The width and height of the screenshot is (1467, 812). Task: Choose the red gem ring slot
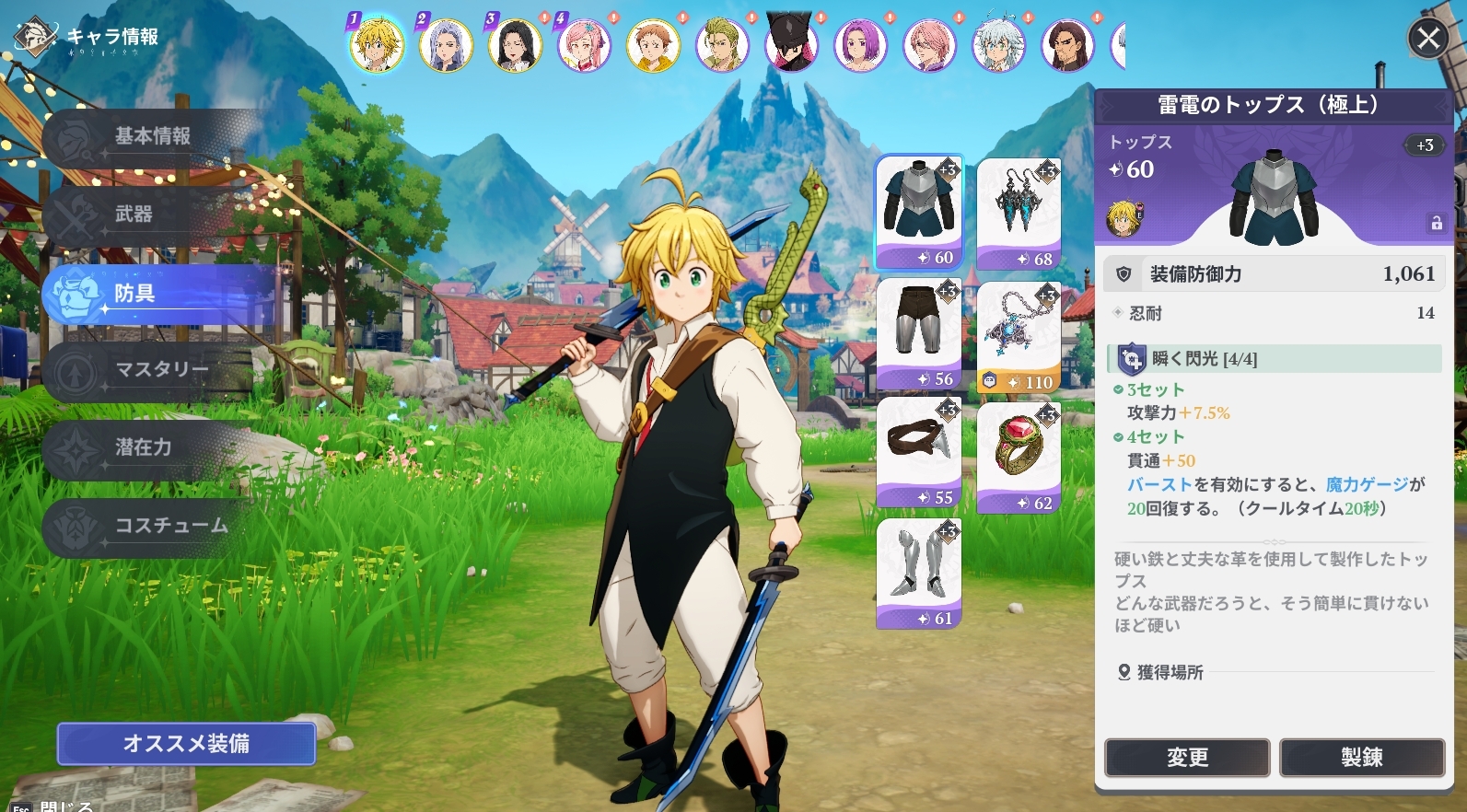pyautogui.click(x=1019, y=457)
